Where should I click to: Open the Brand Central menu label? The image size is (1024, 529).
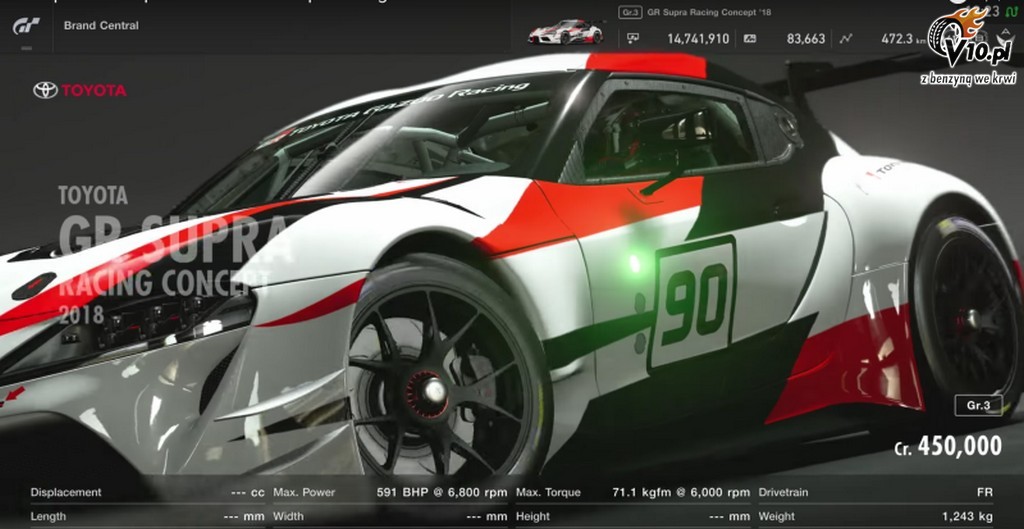[x=101, y=25]
